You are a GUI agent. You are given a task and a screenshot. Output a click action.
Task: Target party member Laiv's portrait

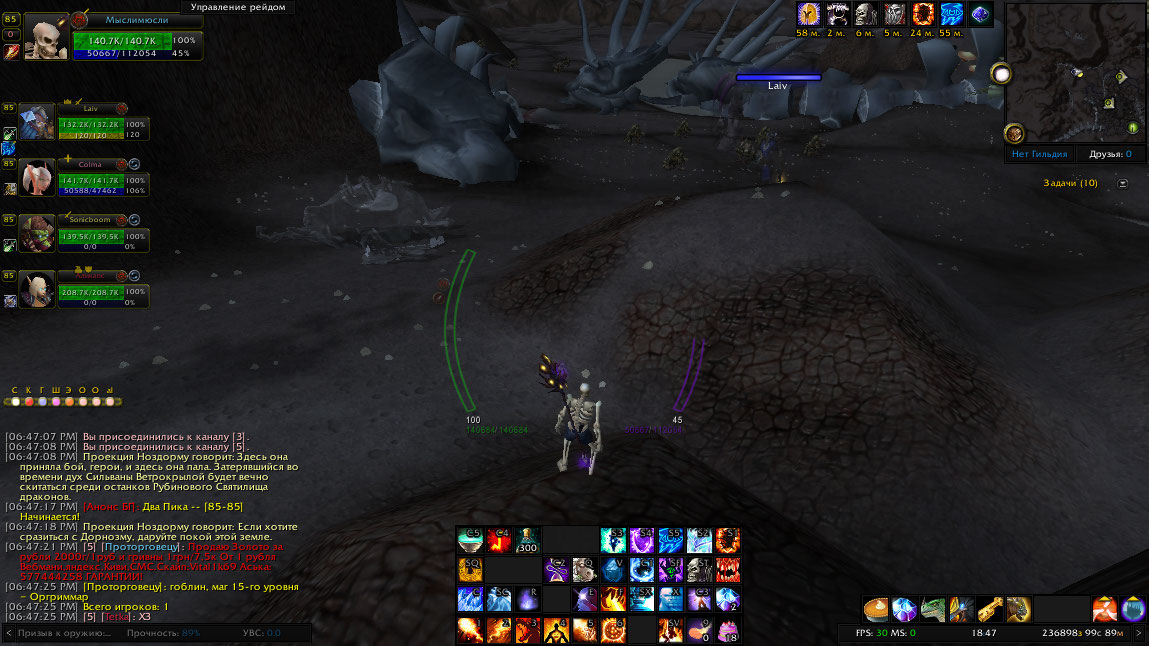coord(38,123)
